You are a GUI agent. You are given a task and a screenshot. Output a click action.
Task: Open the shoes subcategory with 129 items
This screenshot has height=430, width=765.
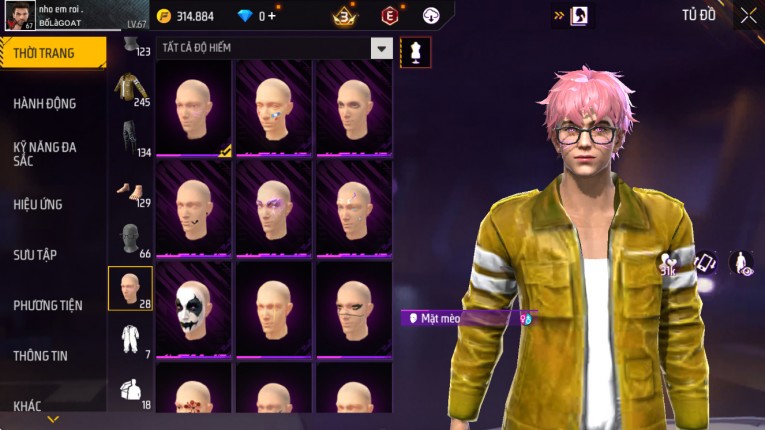tap(130, 190)
